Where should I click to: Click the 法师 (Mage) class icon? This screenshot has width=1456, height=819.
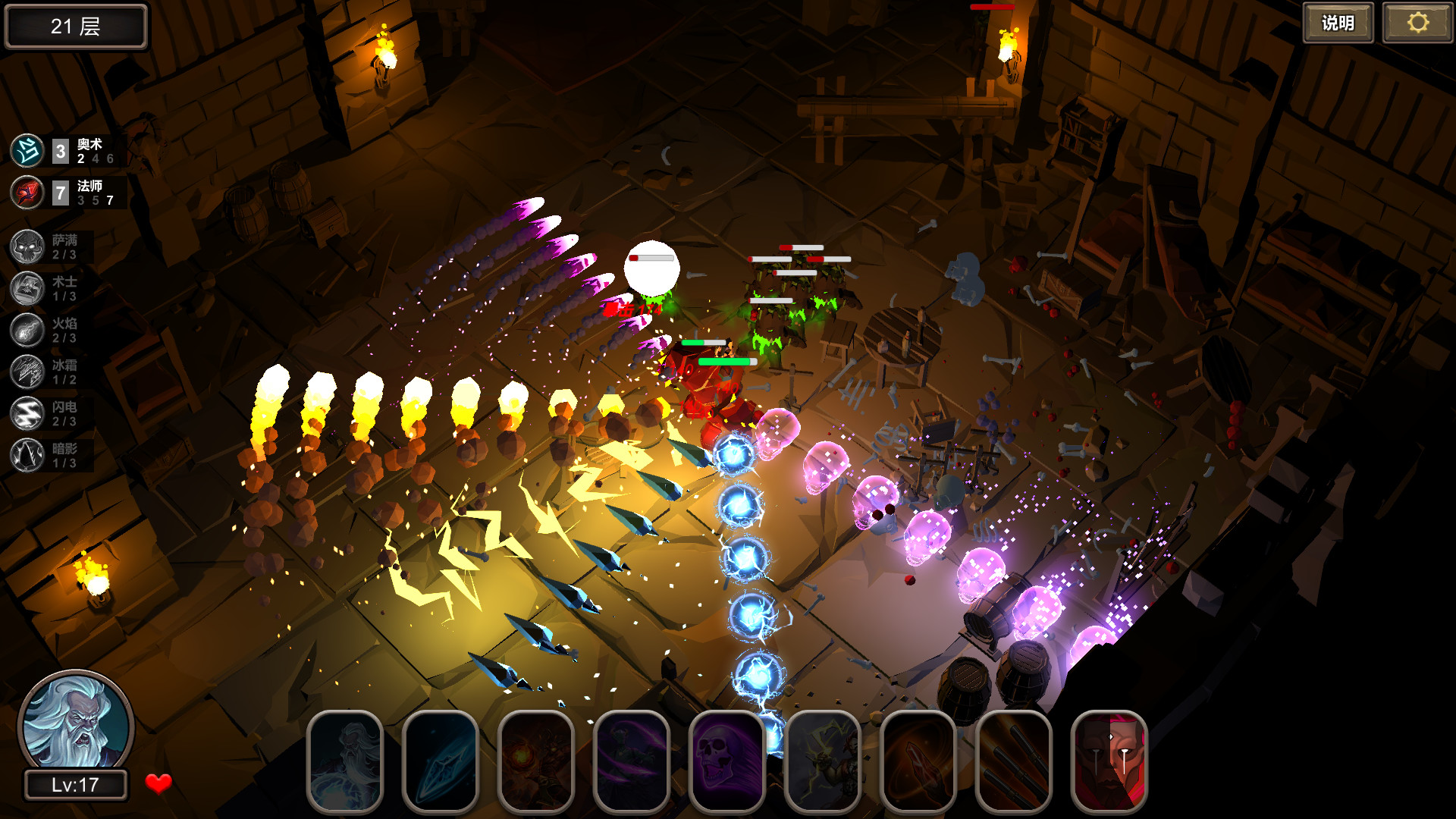pos(27,193)
